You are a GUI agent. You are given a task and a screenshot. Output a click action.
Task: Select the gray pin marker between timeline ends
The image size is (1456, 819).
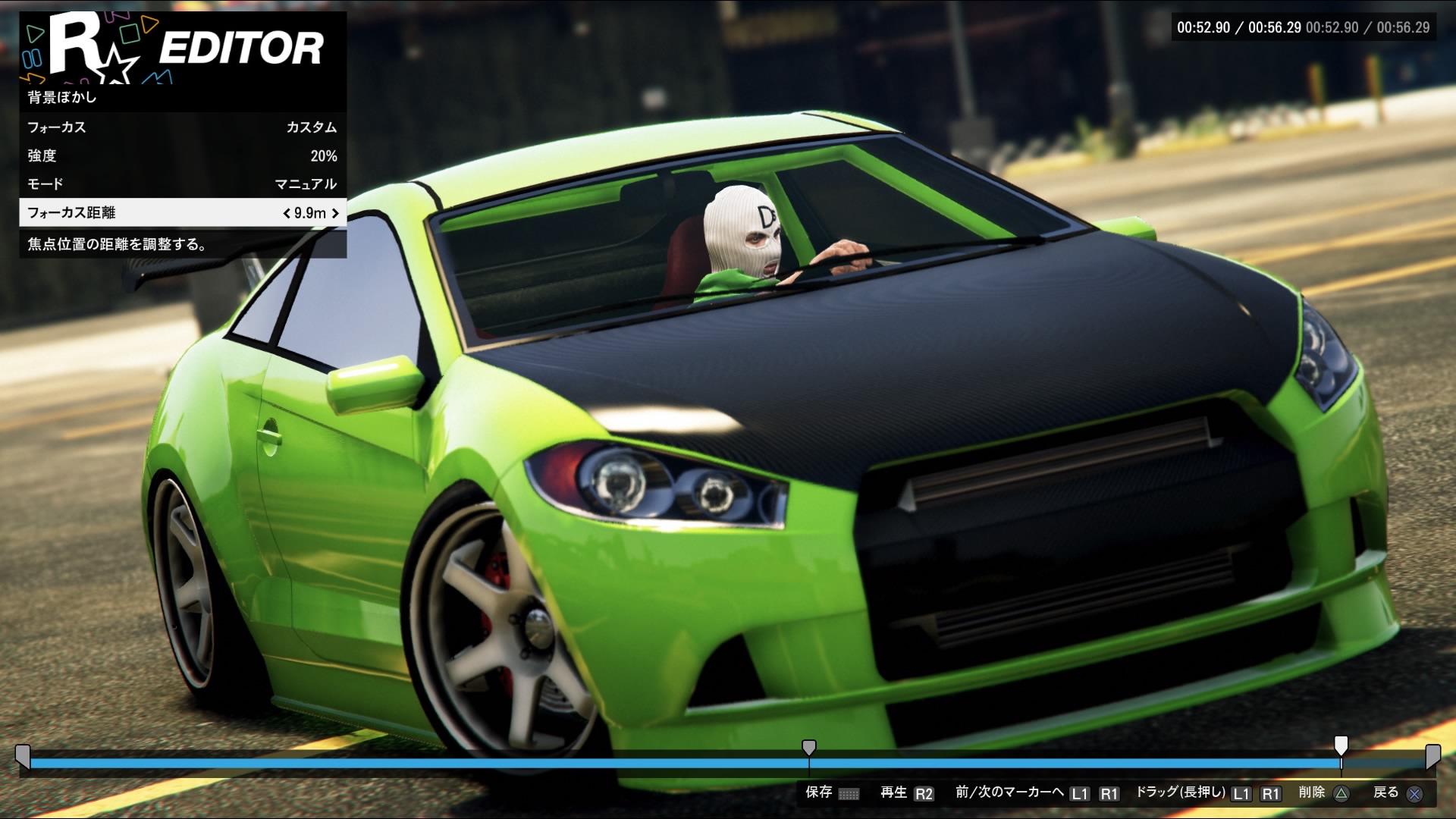(809, 748)
